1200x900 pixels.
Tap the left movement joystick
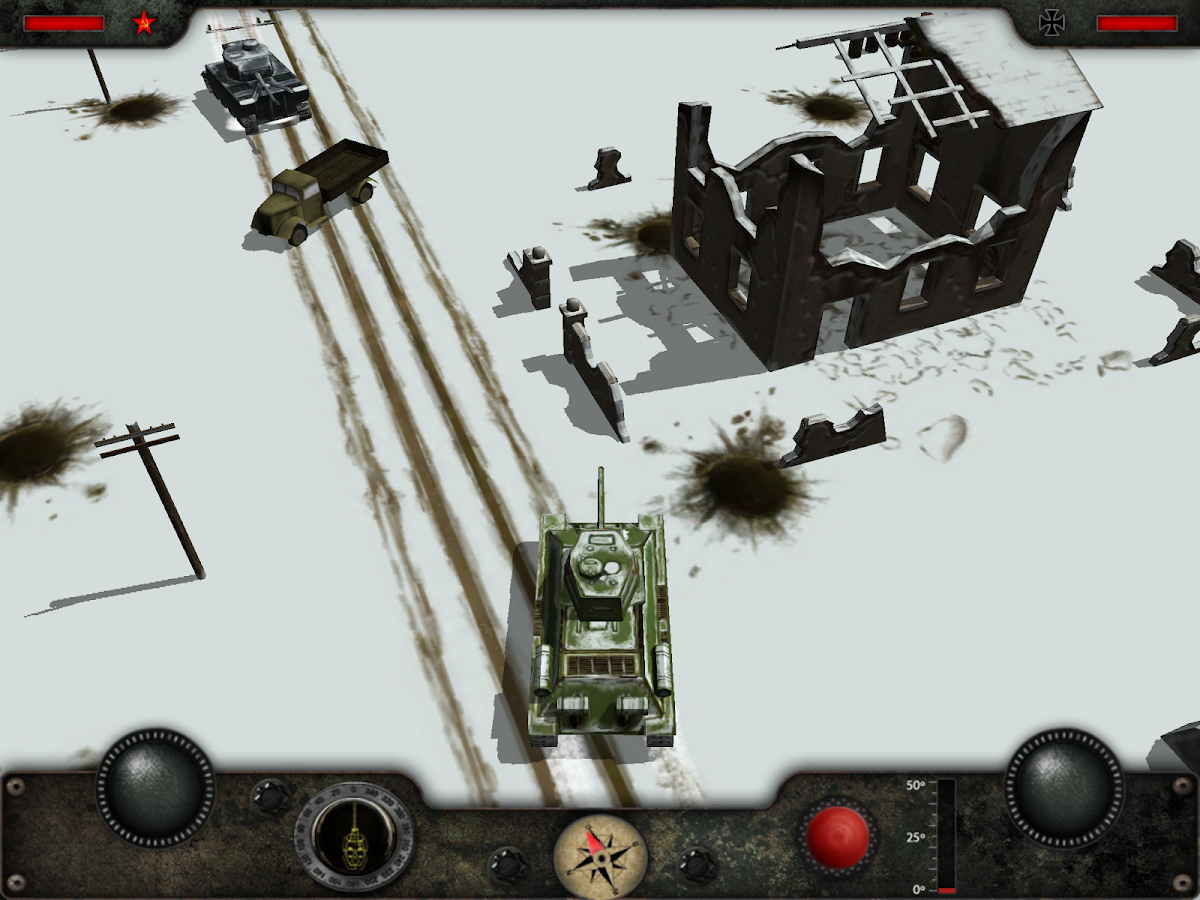pos(155,788)
